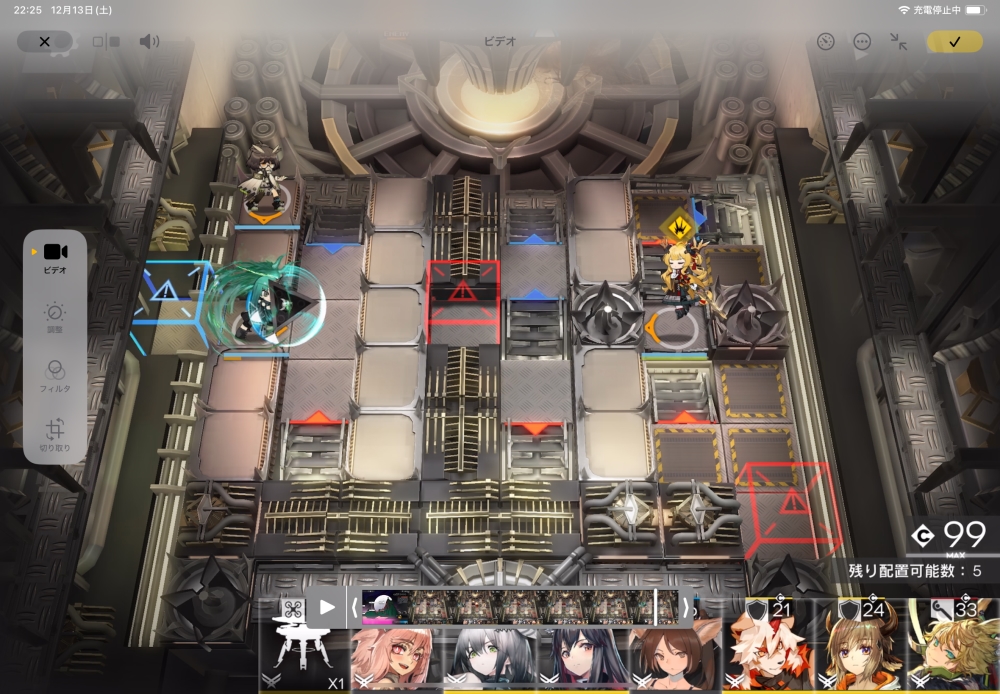
Task: Choose the pink-haired operator card
Action: (393, 660)
